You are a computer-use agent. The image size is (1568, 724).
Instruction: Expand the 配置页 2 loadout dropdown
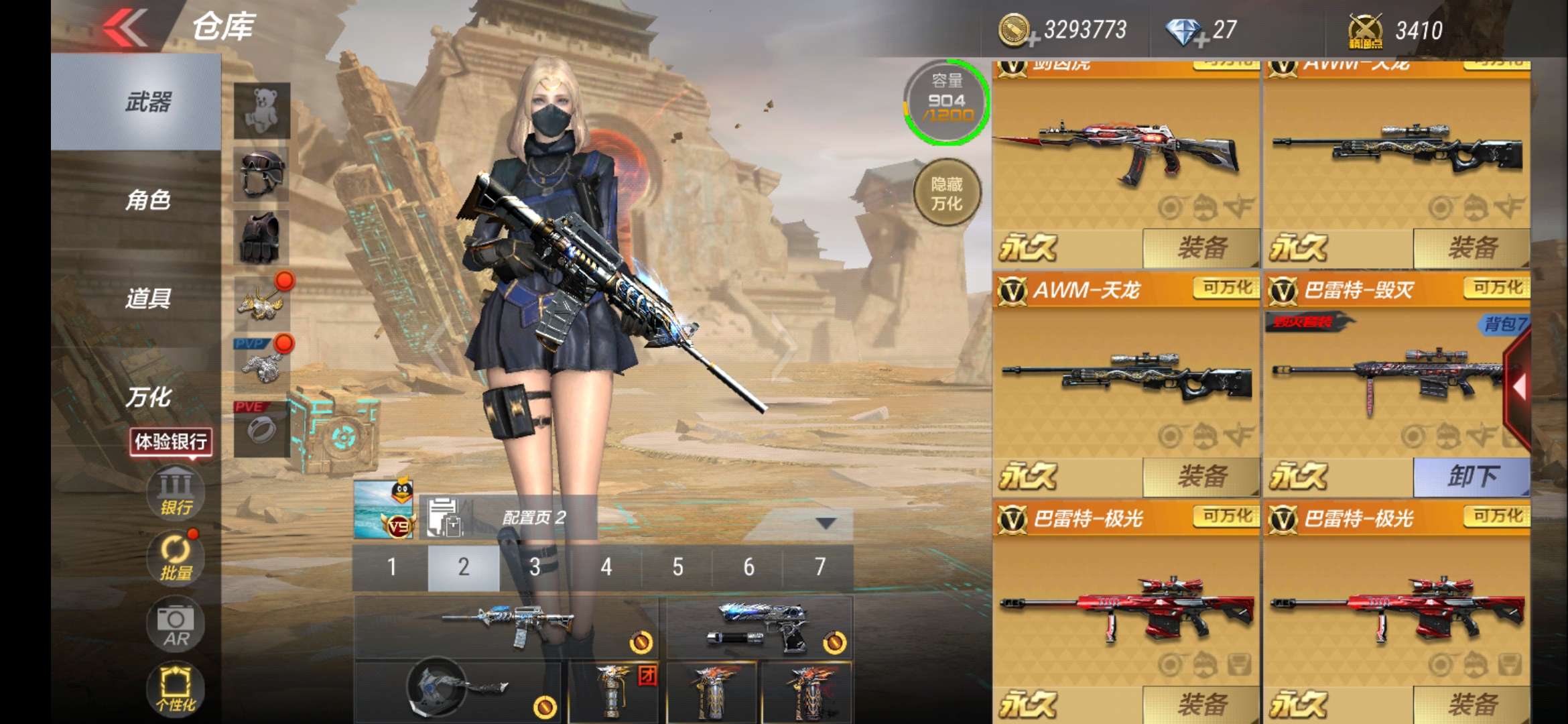click(826, 522)
